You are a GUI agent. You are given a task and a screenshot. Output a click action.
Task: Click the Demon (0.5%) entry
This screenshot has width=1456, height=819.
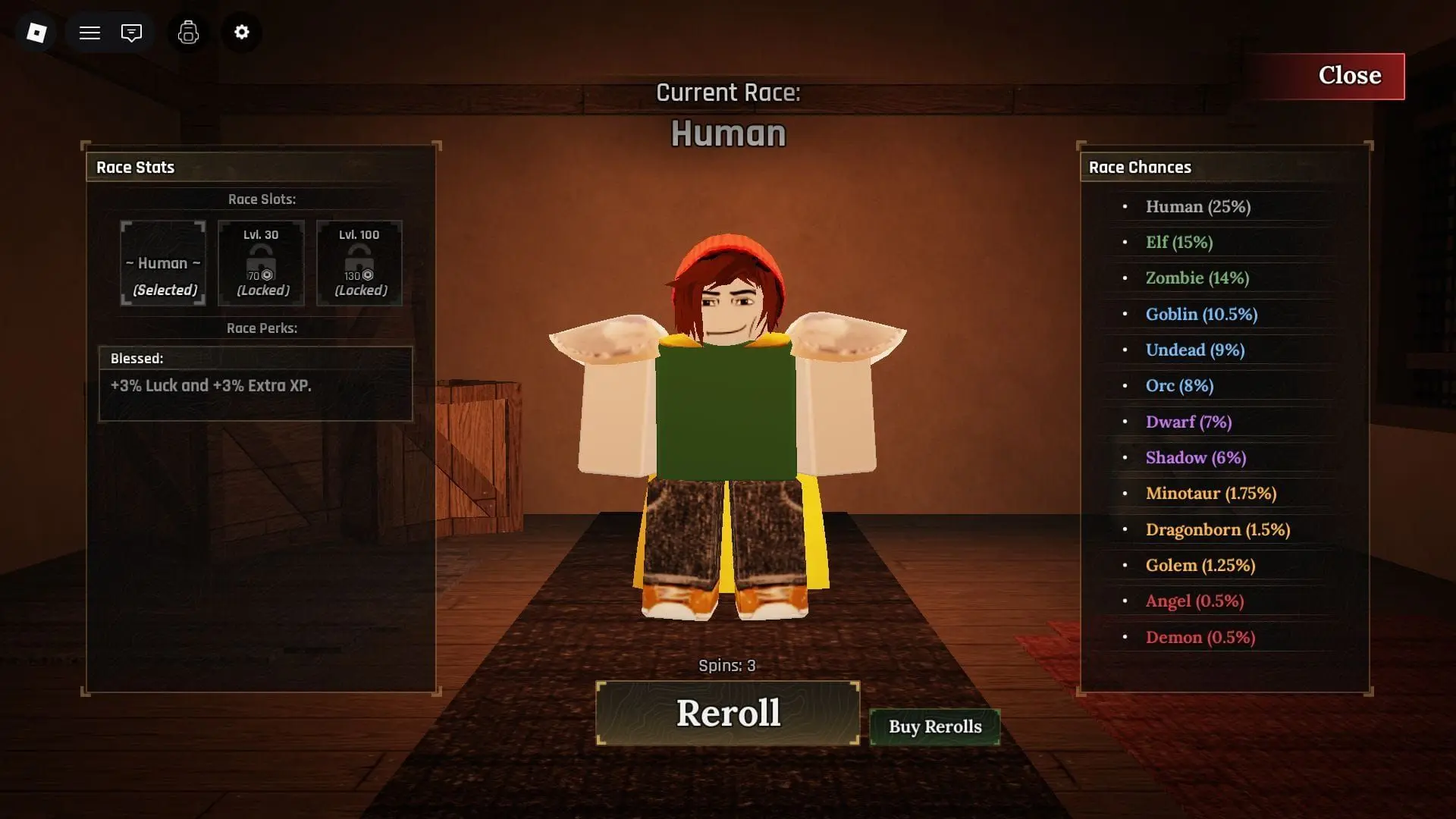tap(1200, 637)
